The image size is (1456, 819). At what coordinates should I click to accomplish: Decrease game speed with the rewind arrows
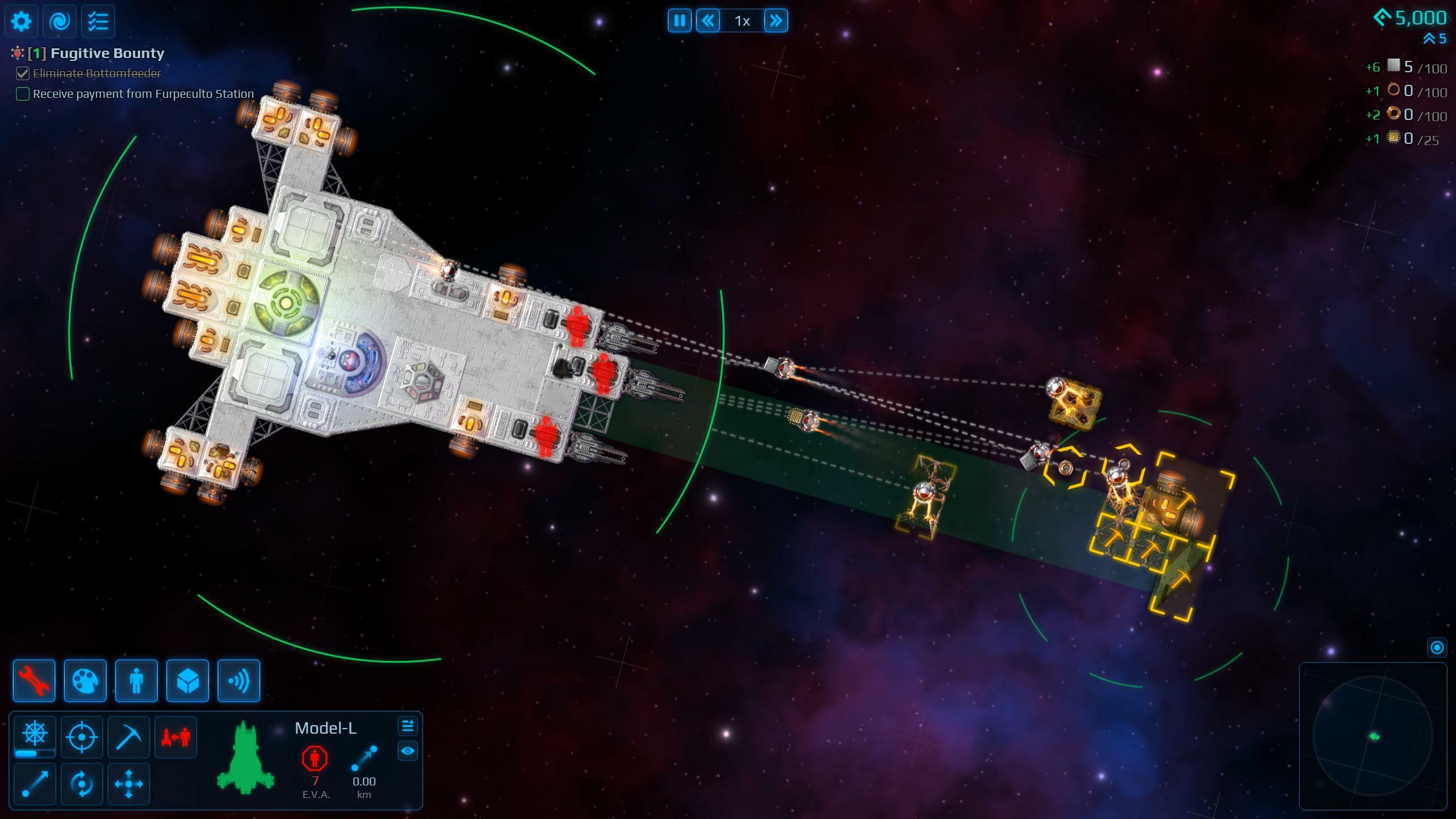click(708, 21)
